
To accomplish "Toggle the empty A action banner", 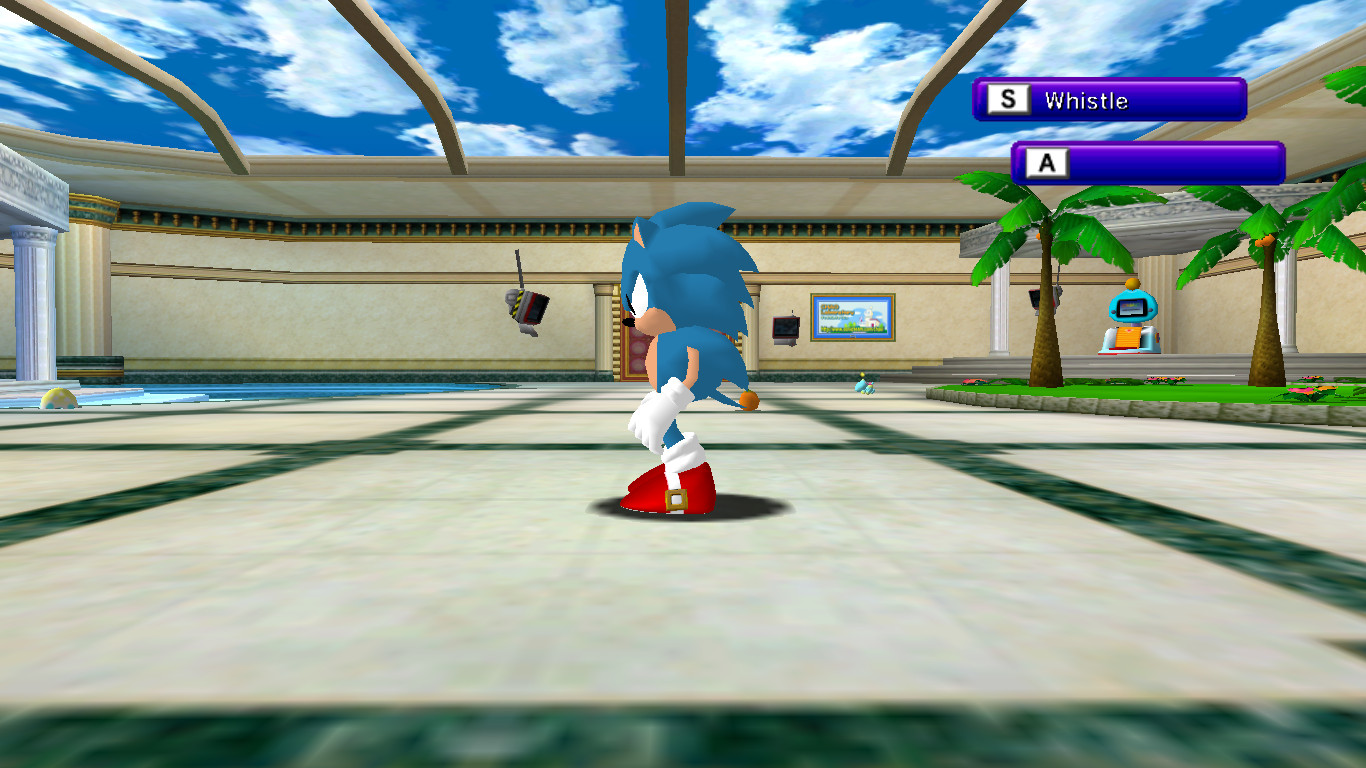I will click(x=1150, y=163).
